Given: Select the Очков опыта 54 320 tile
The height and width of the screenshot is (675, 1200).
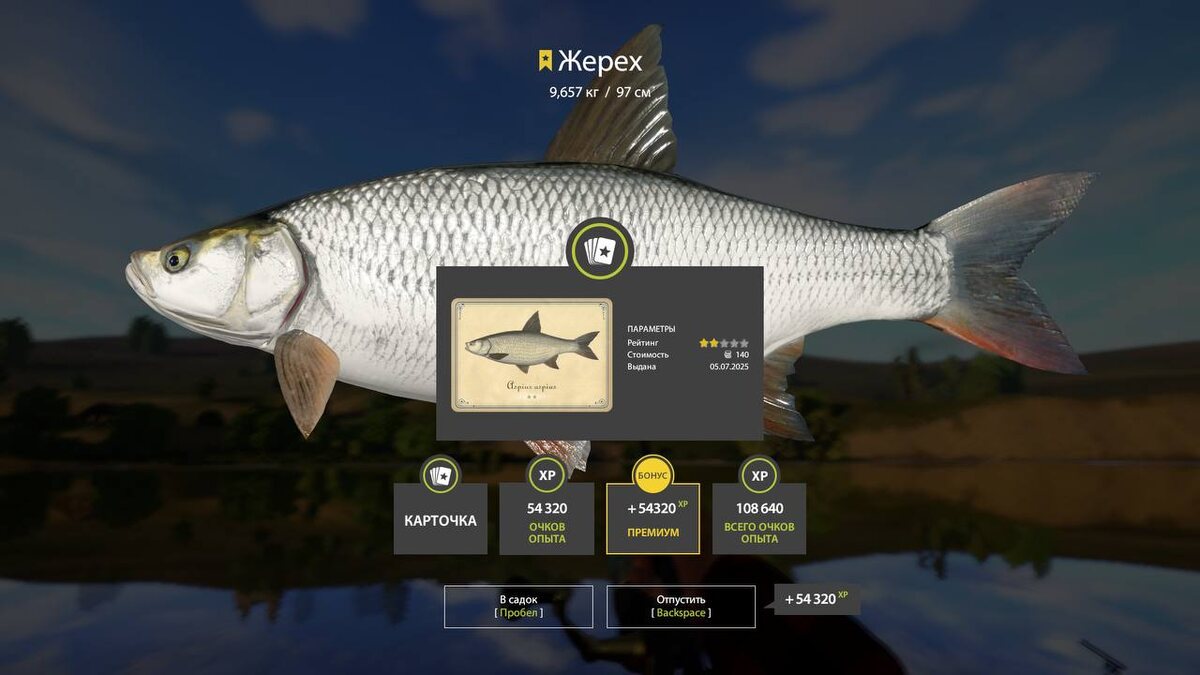Looking at the screenshot, I should 547,519.
